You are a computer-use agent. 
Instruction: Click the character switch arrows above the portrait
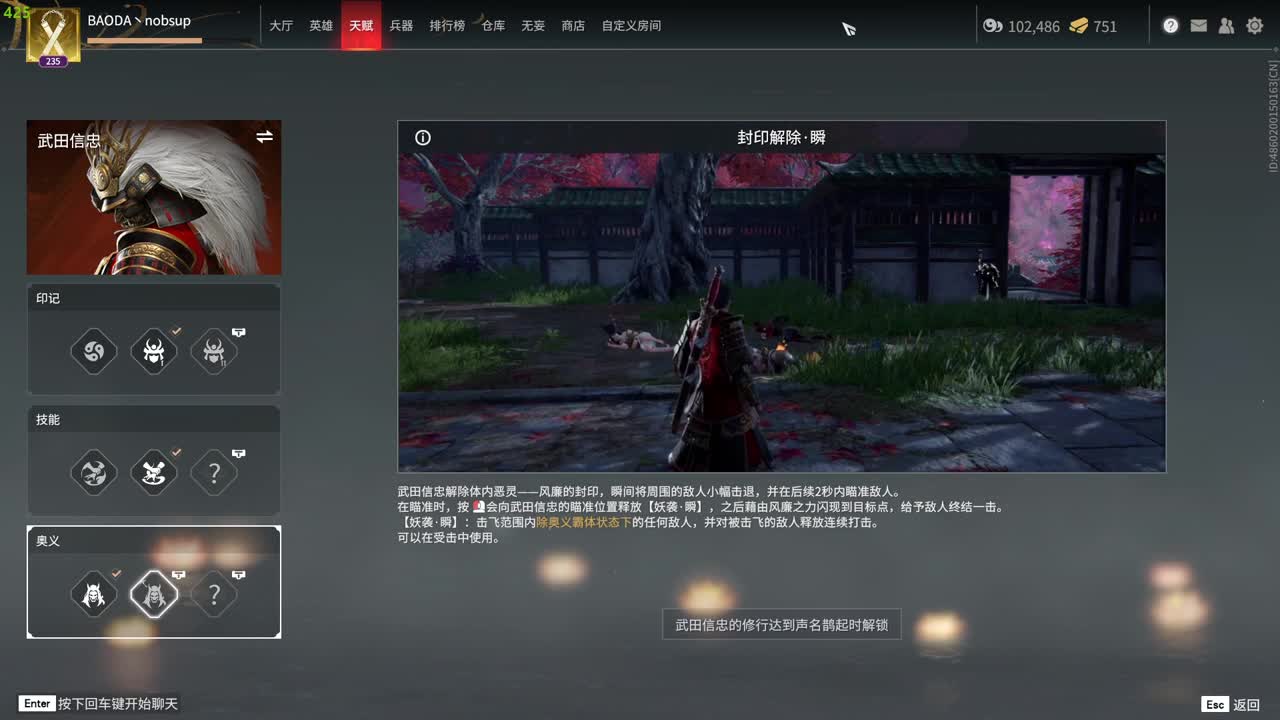(264, 136)
